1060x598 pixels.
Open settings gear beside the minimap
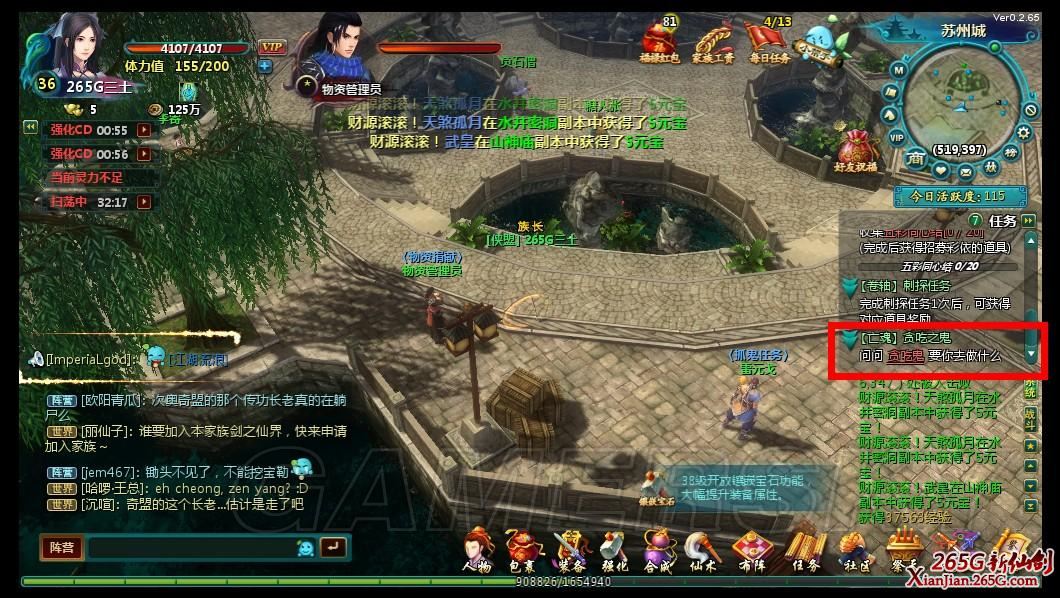pyautogui.click(x=1024, y=131)
